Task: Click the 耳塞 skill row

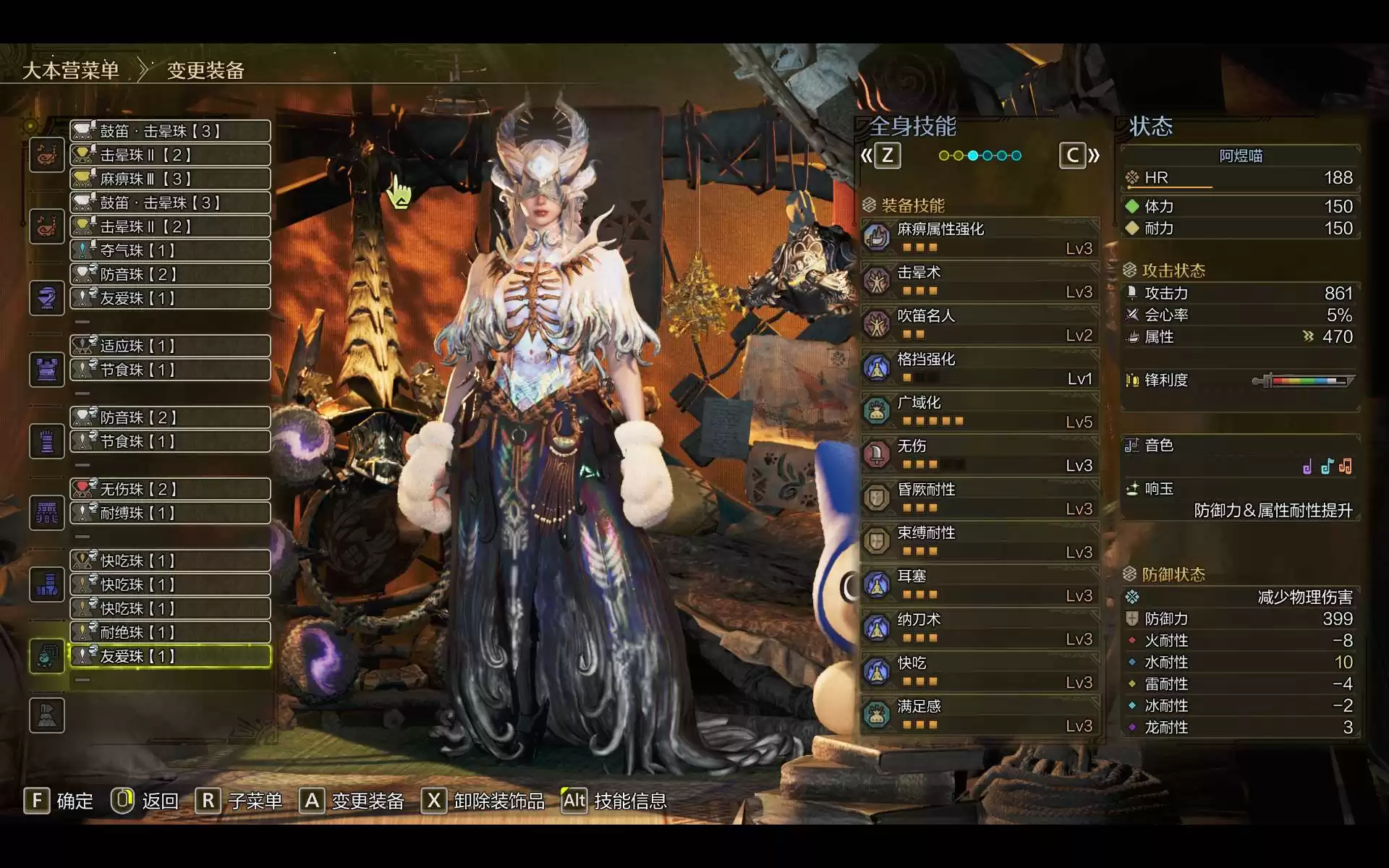Action: coord(980,584)
